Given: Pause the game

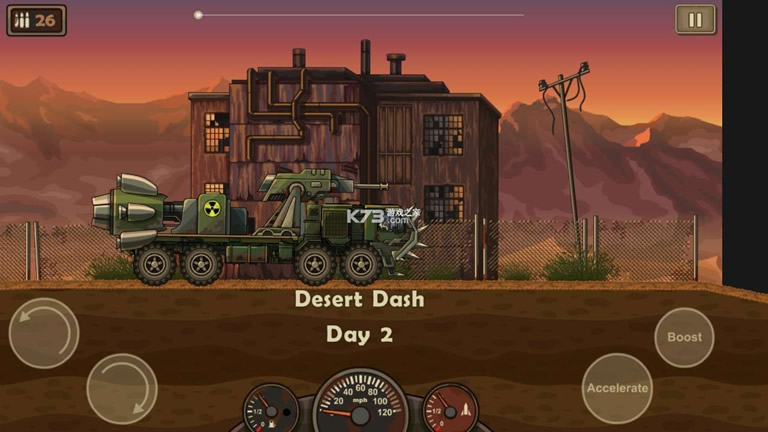Looking at the screenshot, I should tap(695, 20).
